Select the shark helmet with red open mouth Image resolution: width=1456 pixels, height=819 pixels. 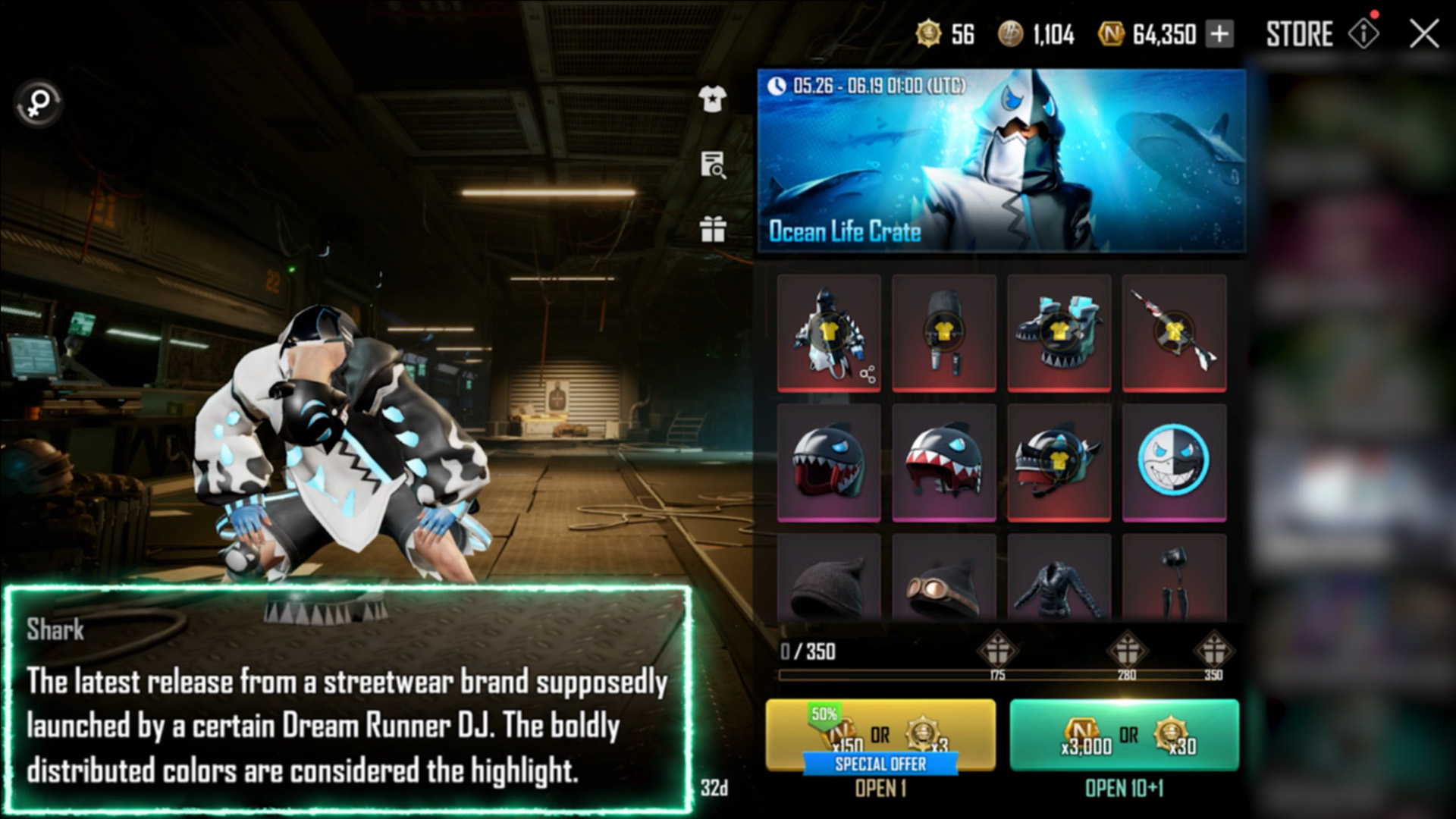pyautogui.click(x=829, y=462)
